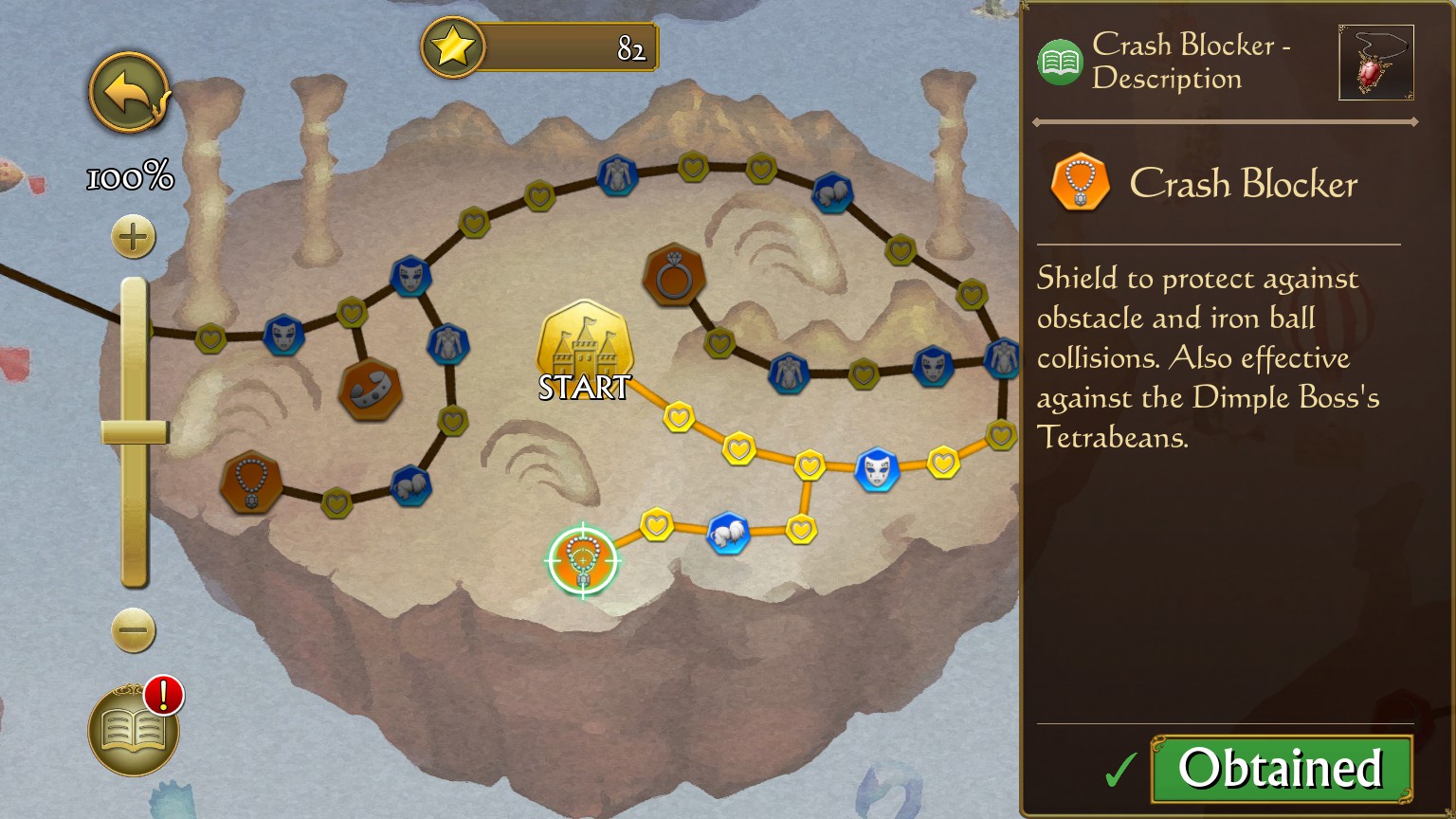Screen dimensions: 1456x819
Task: Go back with the golden arrow button
Action: coord(129,93)
